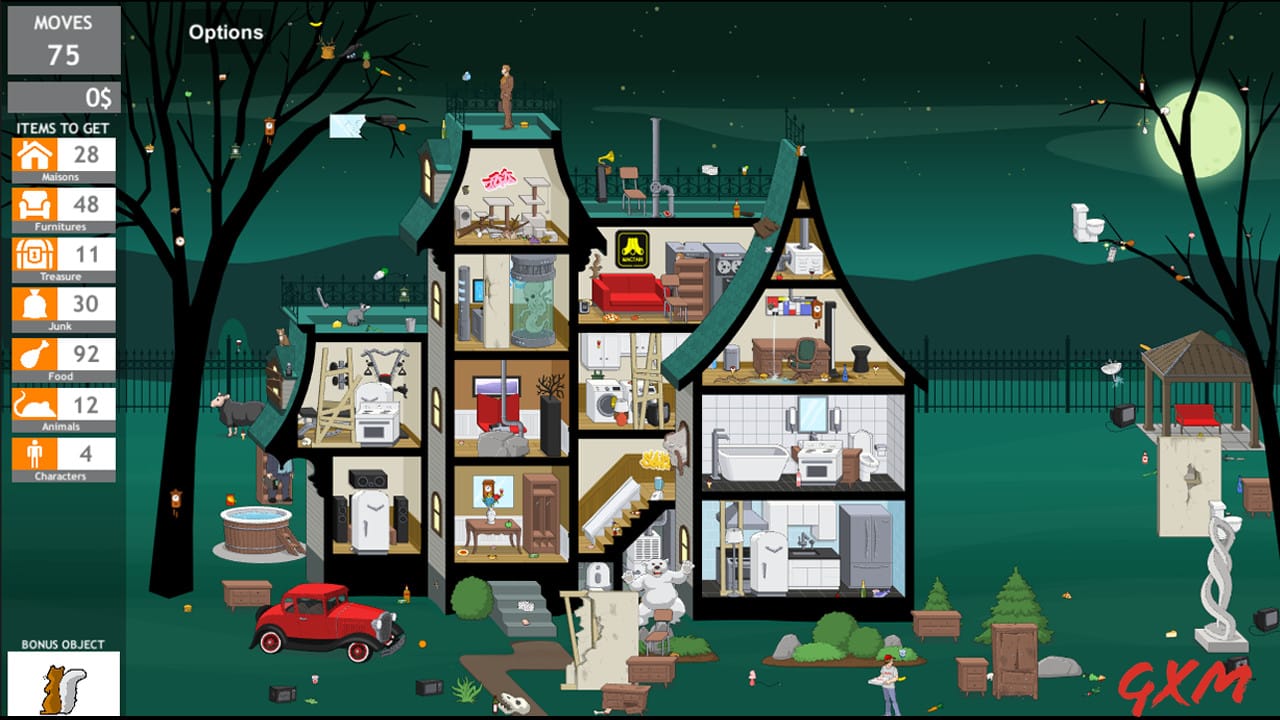Click the Animals rat icon
Viewport: 1280px width, 720px height.
[x=33, y=405]
